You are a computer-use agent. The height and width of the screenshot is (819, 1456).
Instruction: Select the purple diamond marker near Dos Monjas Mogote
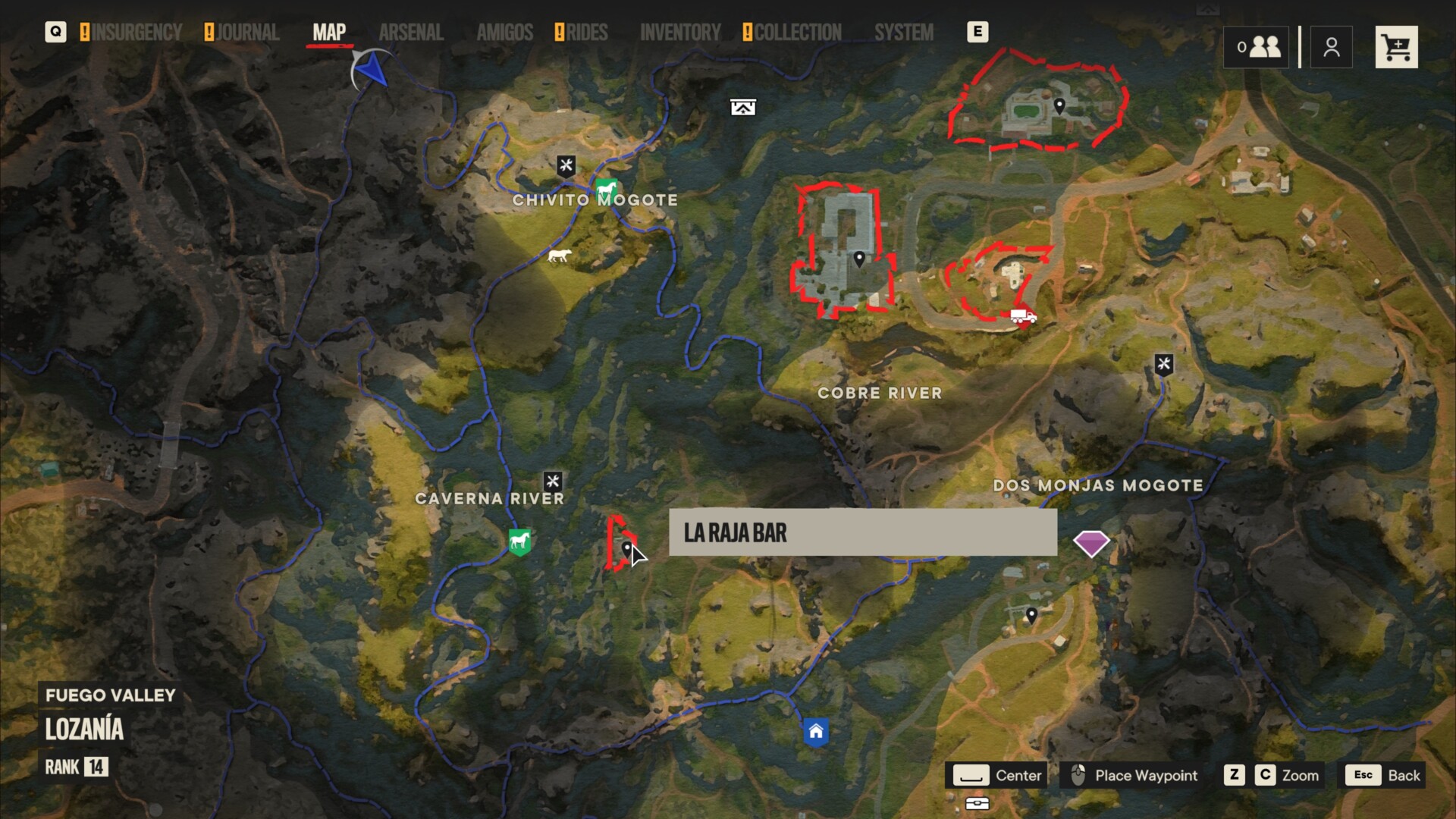click(1092, 543)
